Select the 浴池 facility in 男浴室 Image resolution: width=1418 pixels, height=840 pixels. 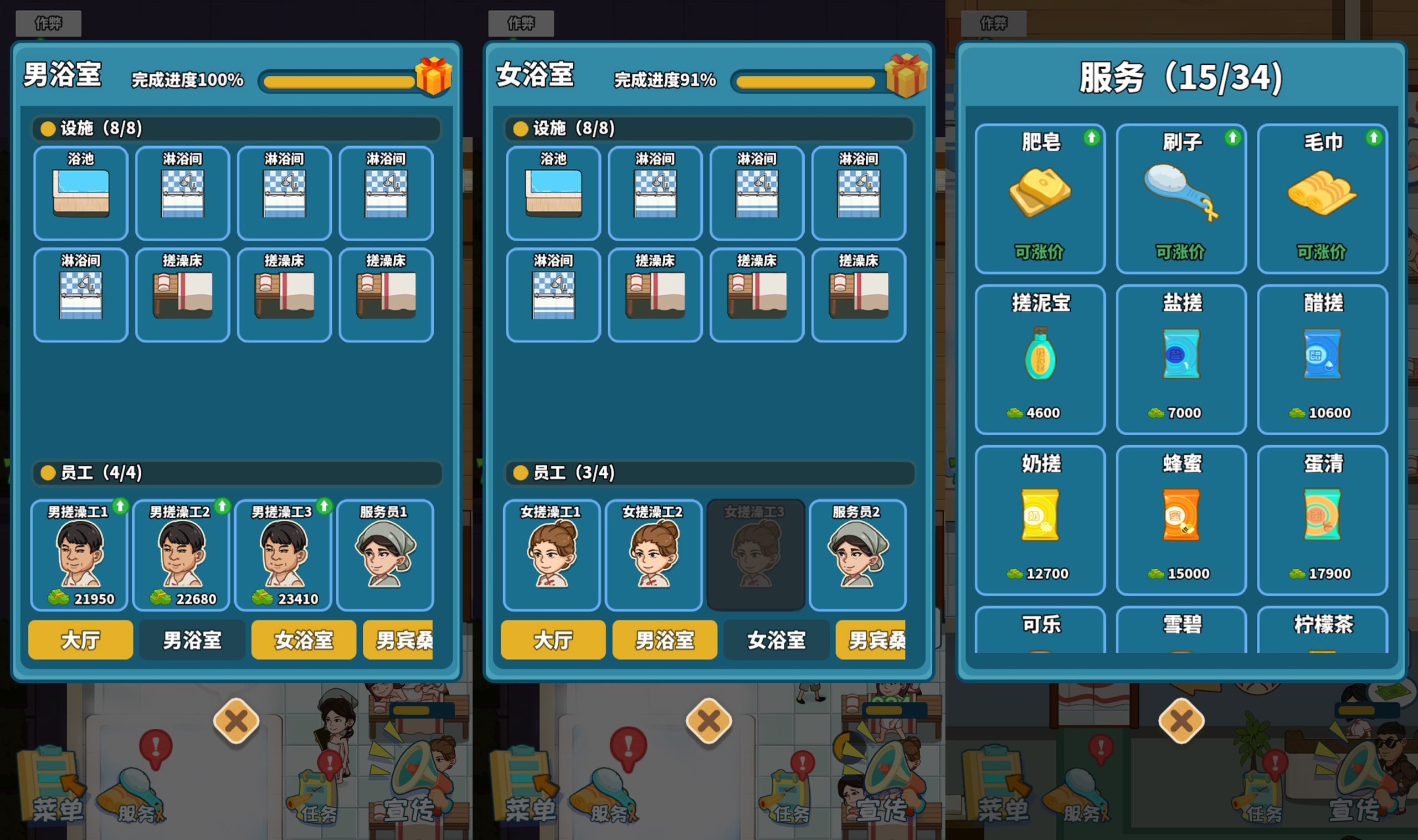(x=80, y=193)
